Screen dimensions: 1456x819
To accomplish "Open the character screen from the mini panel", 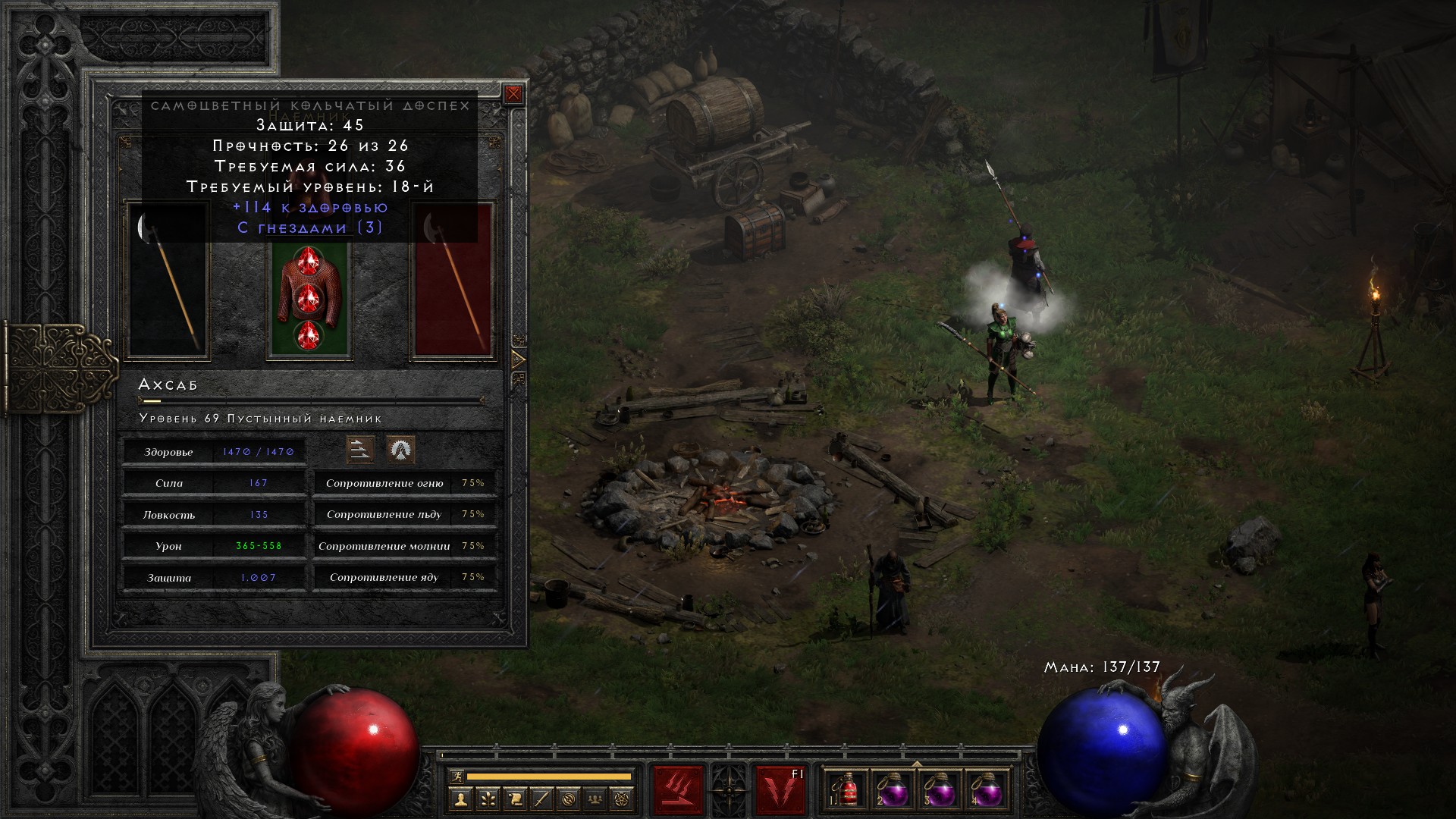I will point(460,799).
